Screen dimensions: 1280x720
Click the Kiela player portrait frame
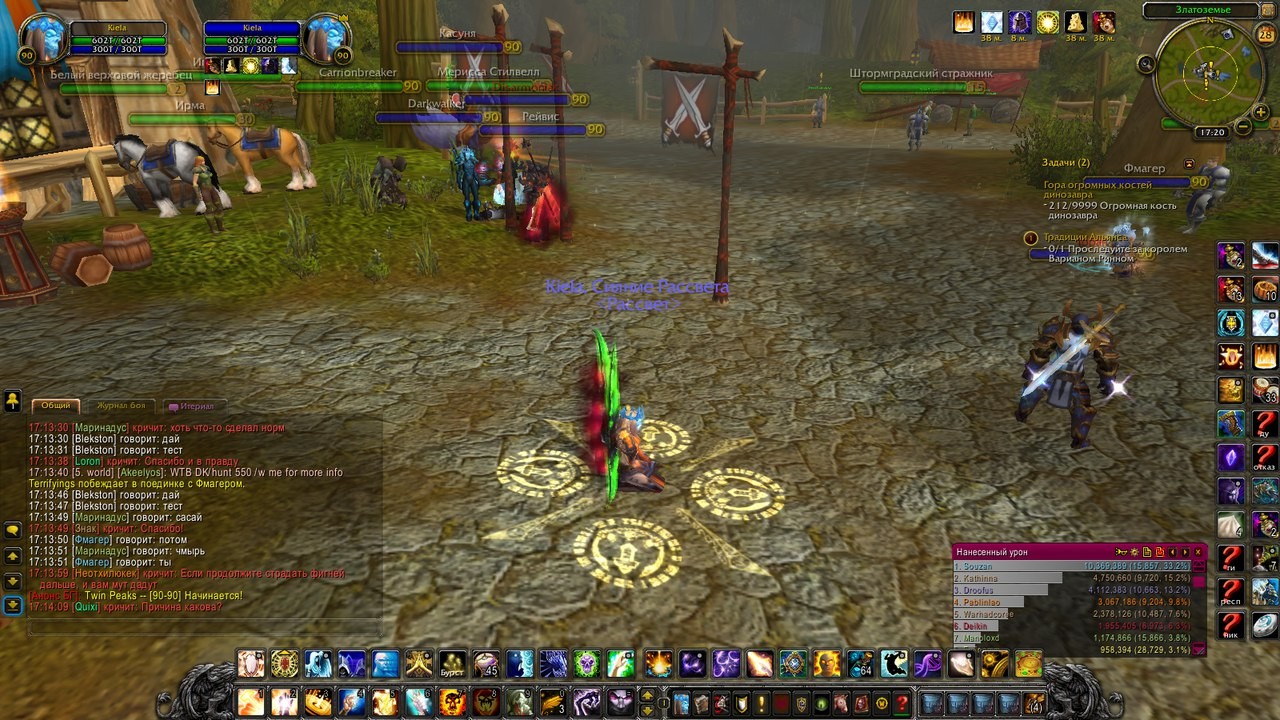[x=42, y=39]
